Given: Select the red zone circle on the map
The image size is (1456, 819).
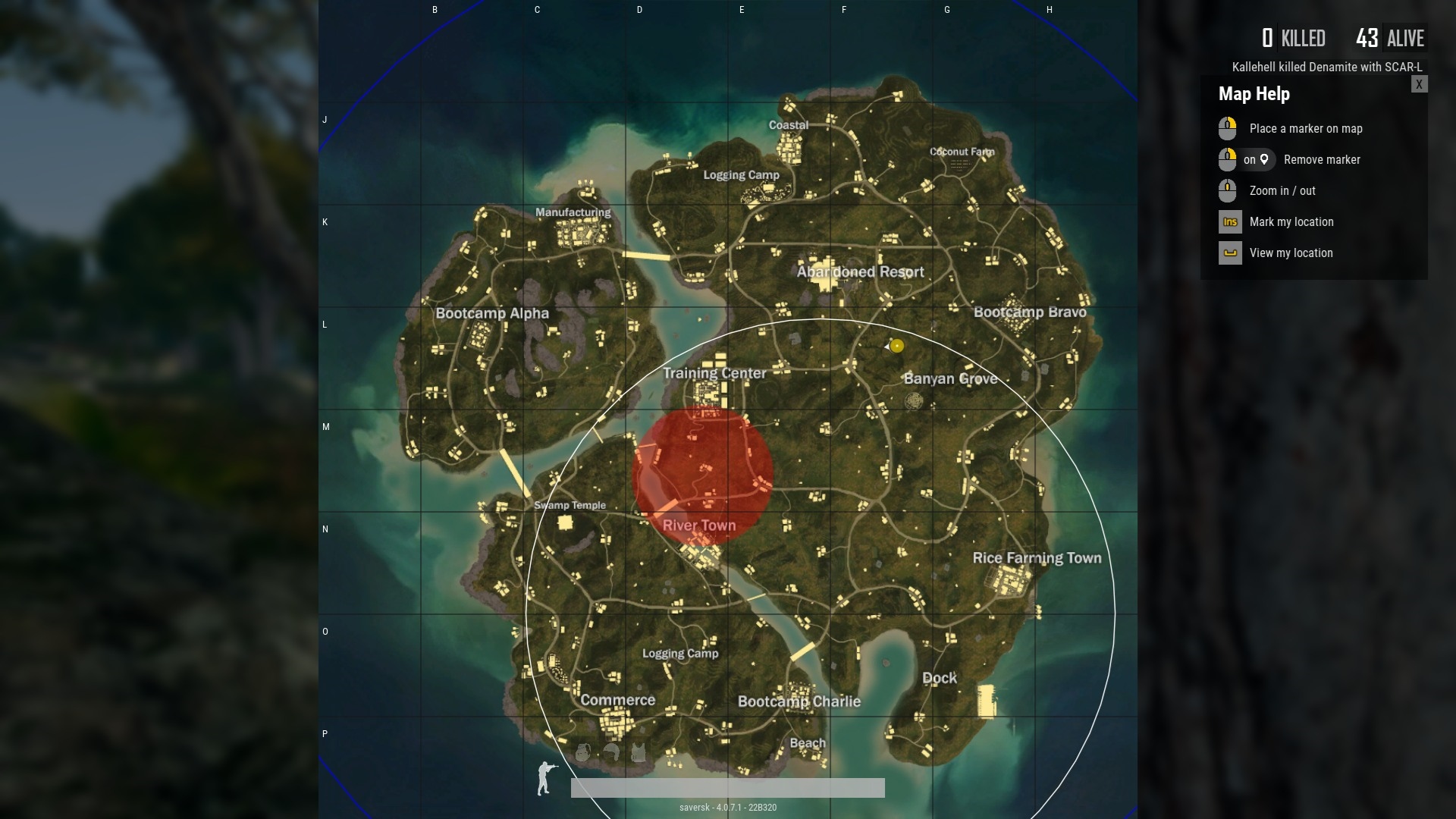Looking at the screenshot, I should (702, 476).
